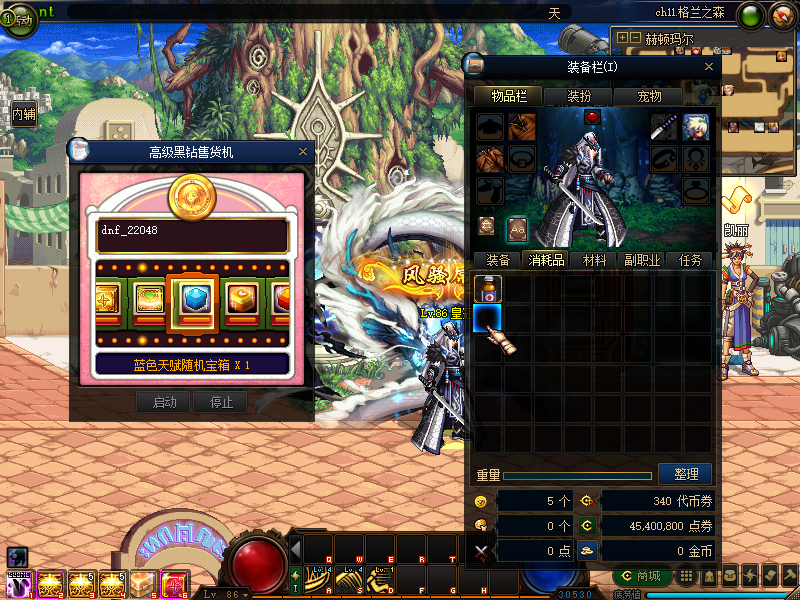Click the 内铺 button on the left

[24, 114]
